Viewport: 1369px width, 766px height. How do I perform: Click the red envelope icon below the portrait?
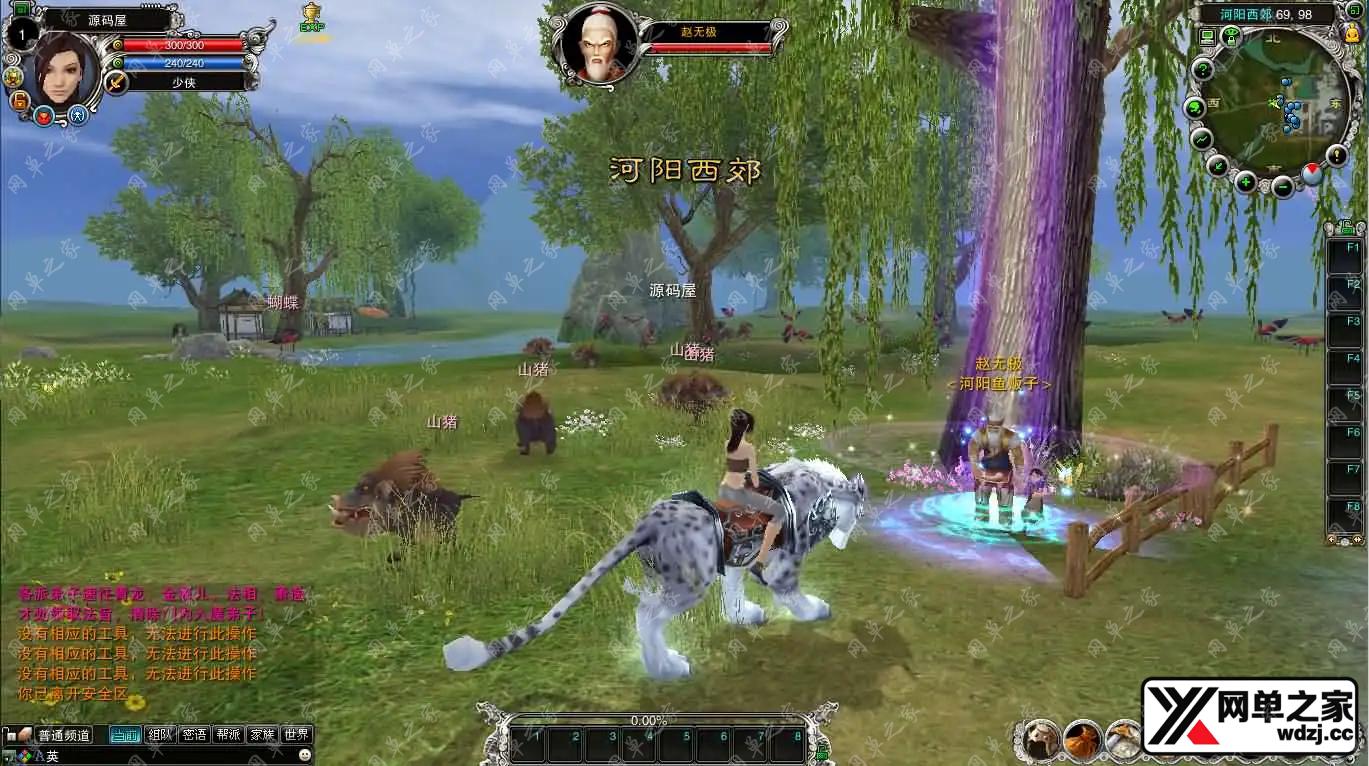point(44,115)
